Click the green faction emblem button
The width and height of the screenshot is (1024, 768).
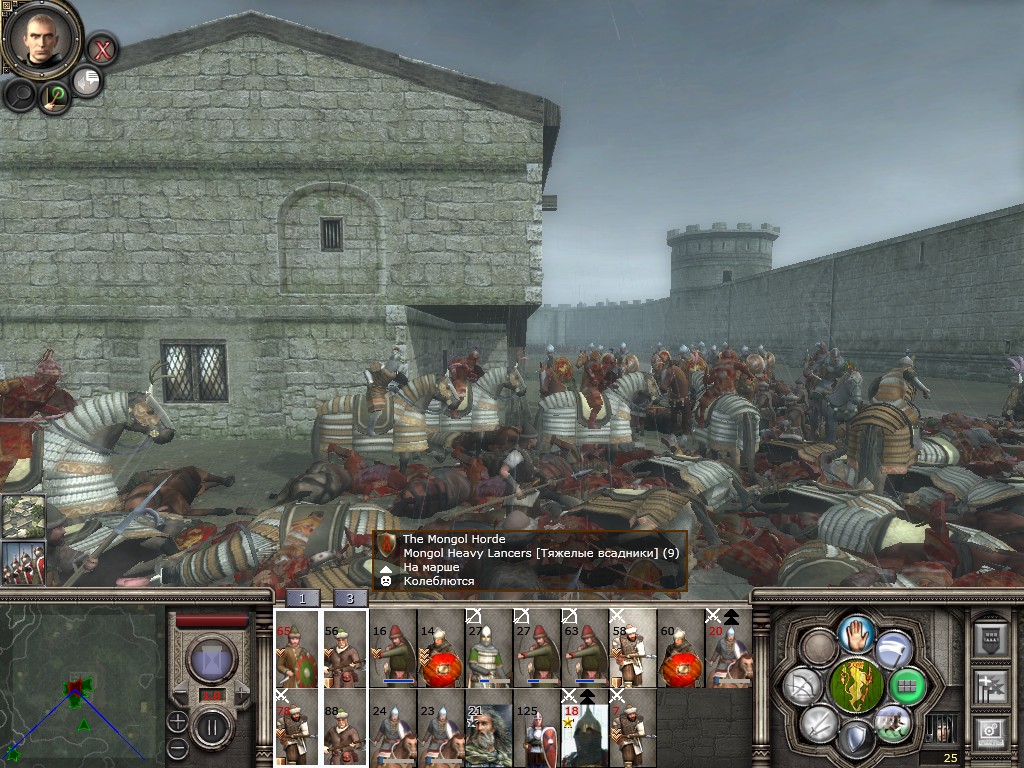click(x=855, y=686)
